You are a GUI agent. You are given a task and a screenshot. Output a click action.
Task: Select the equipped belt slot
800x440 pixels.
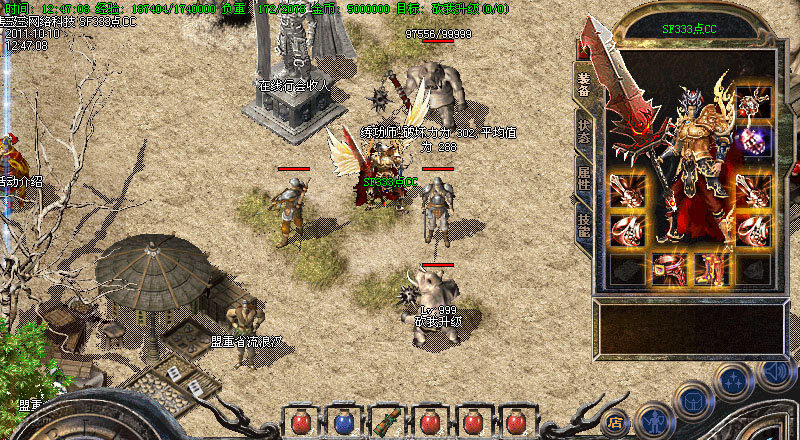click(667, 268)
